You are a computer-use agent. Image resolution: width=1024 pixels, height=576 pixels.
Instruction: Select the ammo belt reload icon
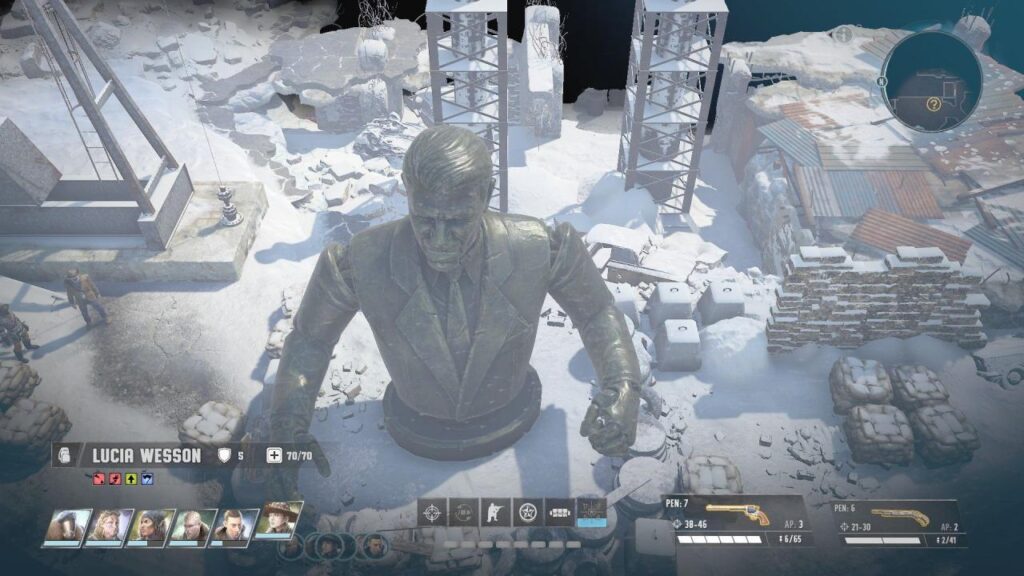558,512
